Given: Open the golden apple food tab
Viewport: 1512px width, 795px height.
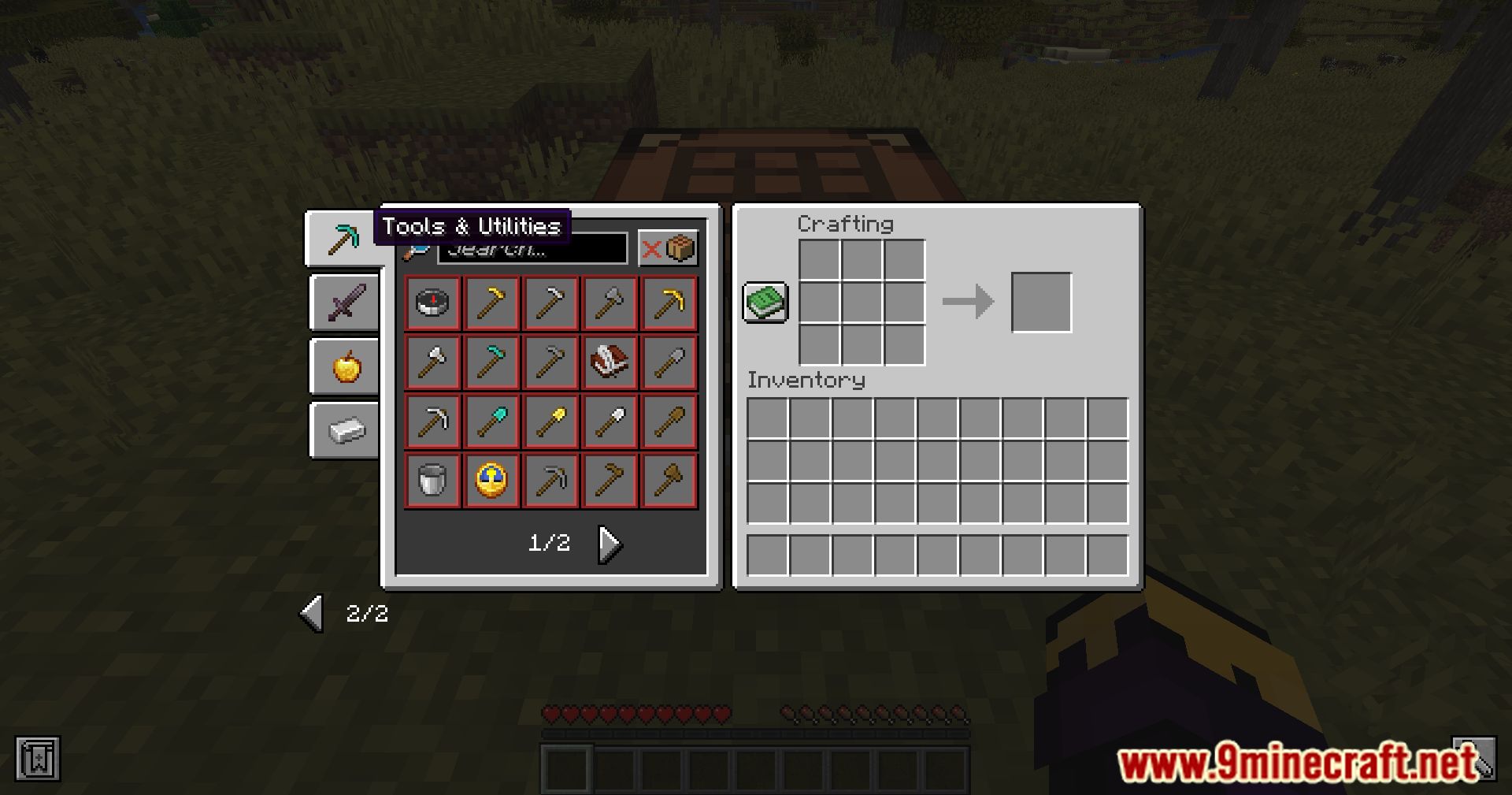Looking at the screenshot, I should pos(346,366).
